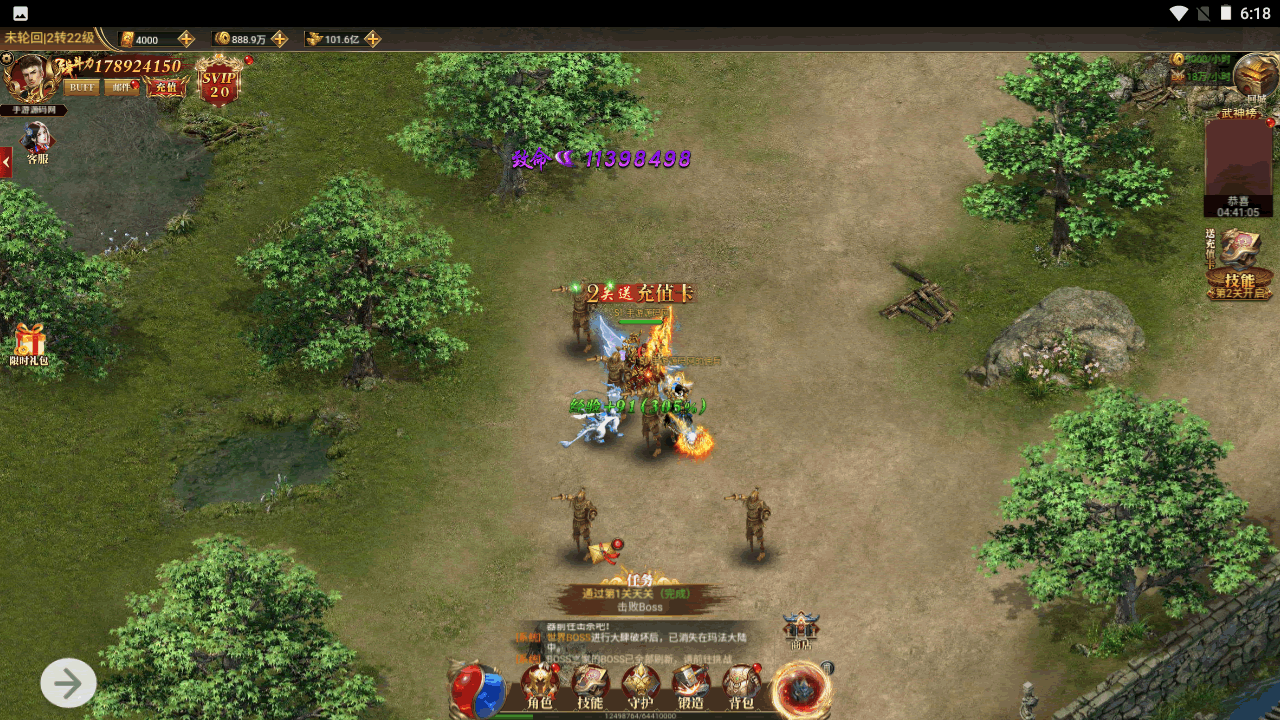This screenshot has width=1280, height=720.
Task: Open the 邮件 mail inbox
Action: (x=121, y=87)
